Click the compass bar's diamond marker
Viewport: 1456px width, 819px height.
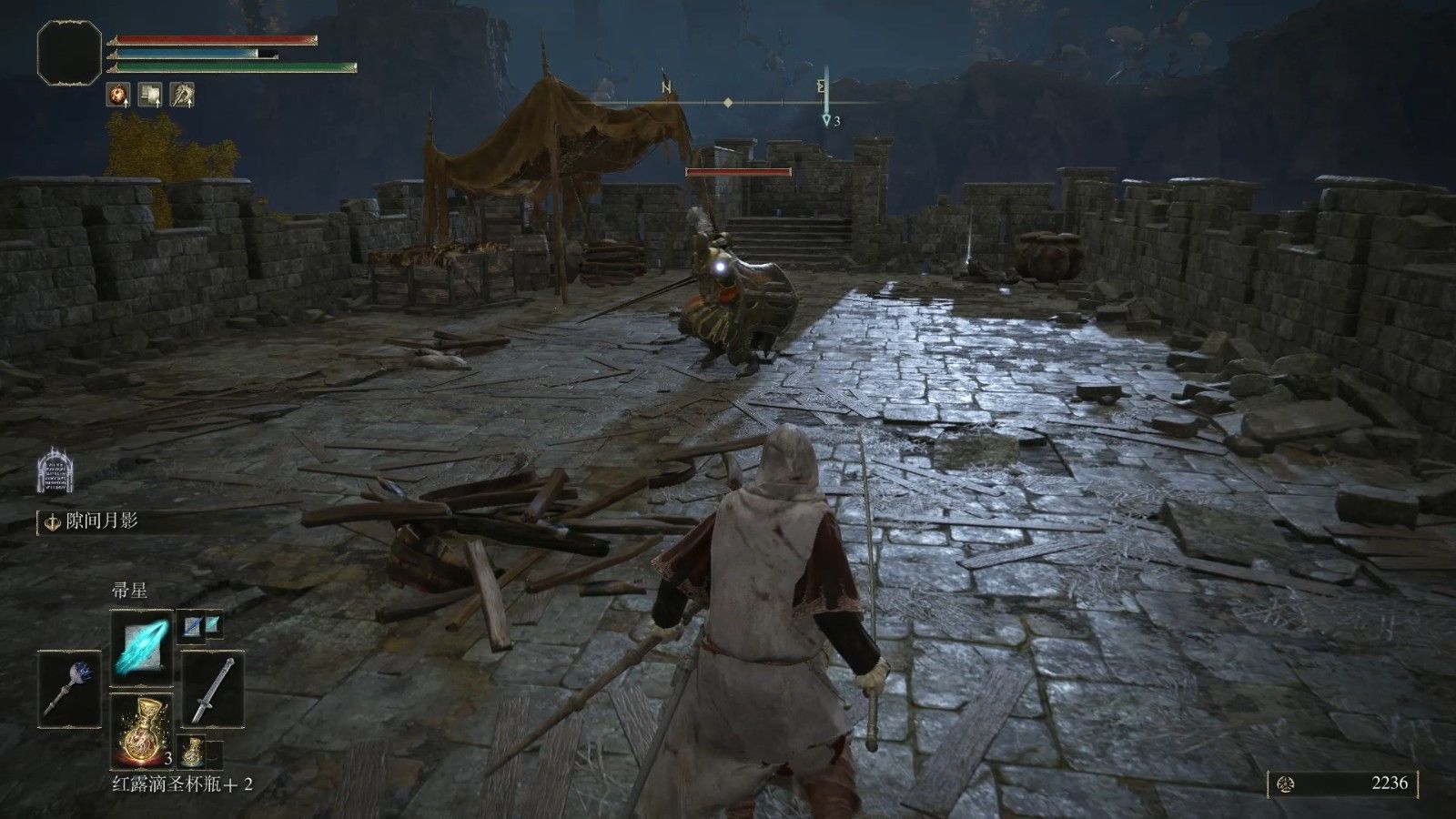pos(728,103)
